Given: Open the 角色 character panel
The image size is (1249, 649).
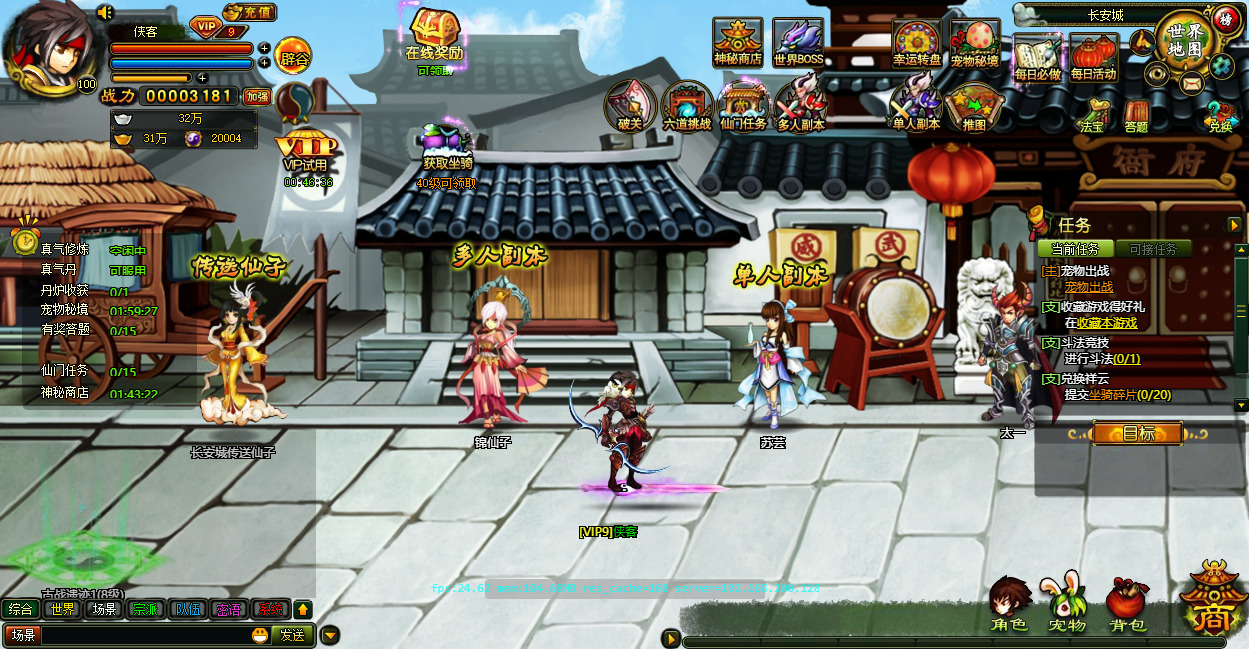Looking at the screenshot, I should (x=1009, y=607).
